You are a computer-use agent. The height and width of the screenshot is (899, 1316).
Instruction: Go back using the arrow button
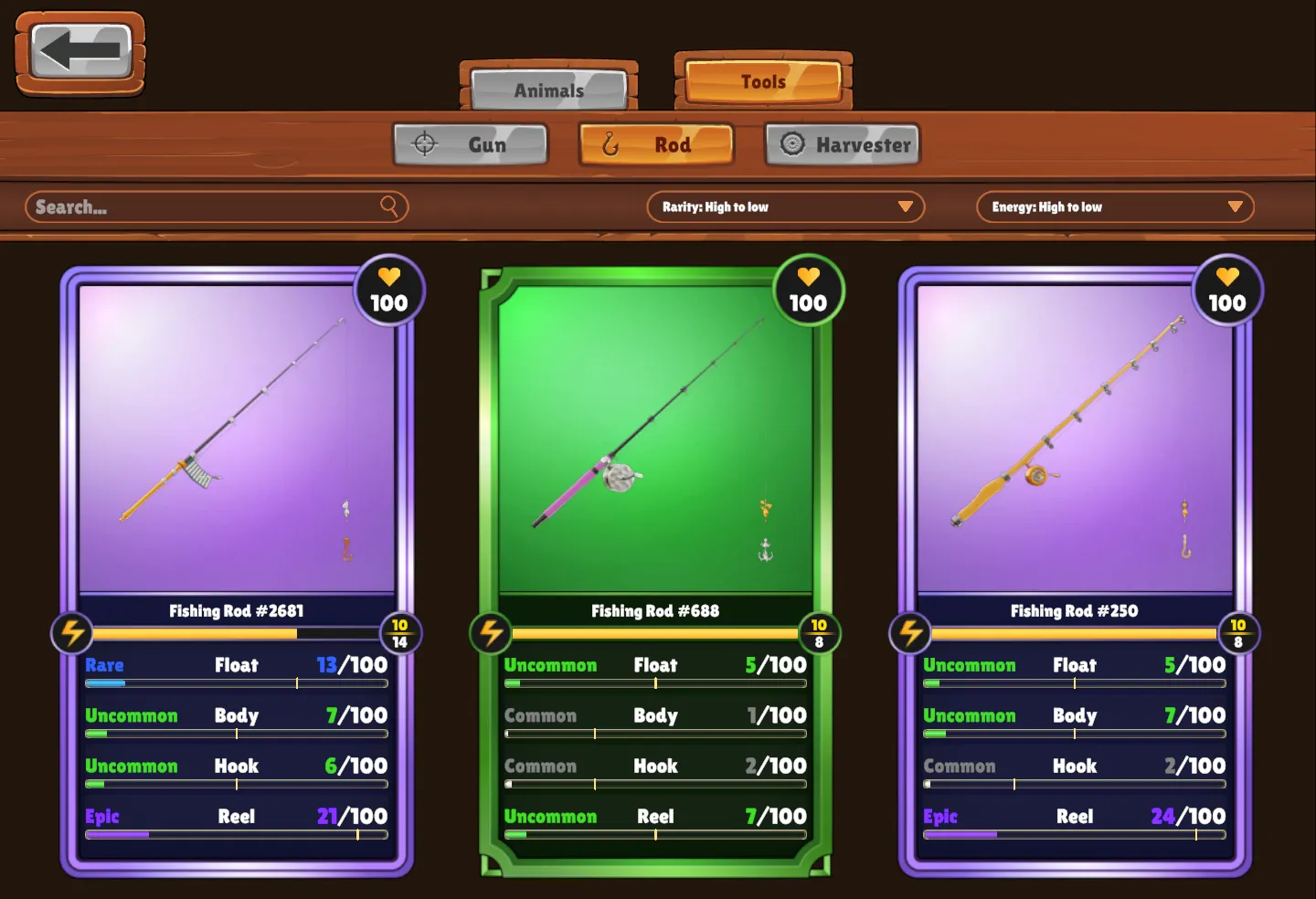click(80, 51)
